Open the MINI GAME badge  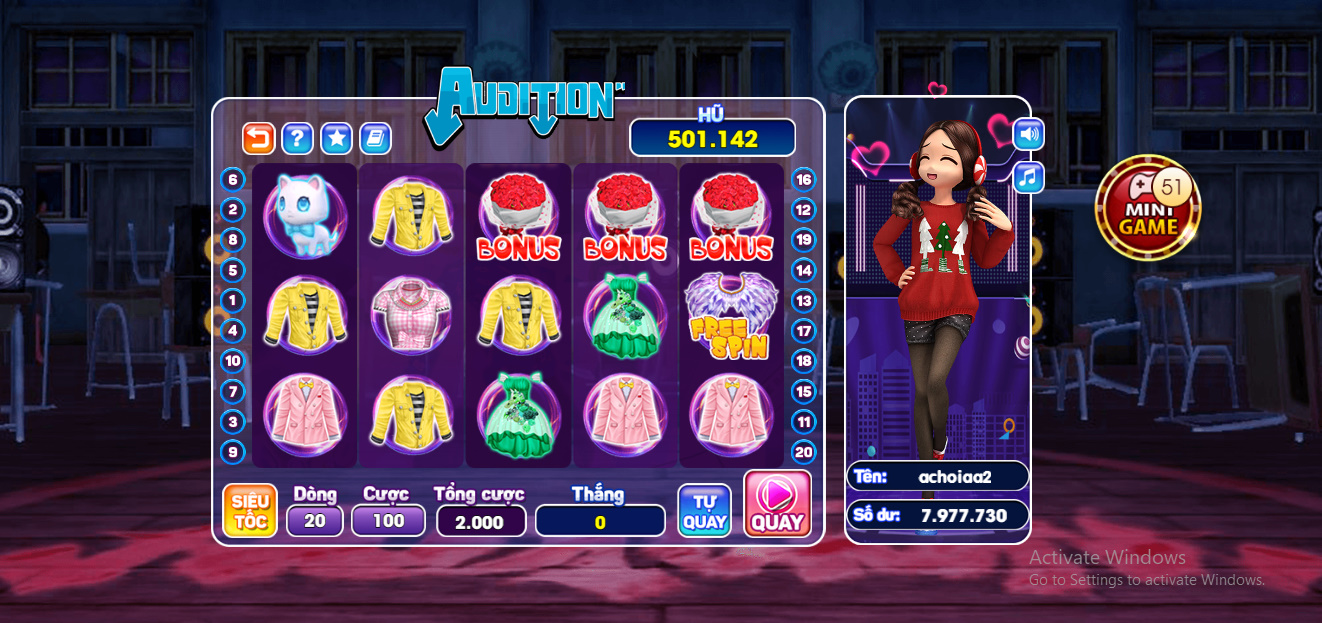click(1147, 208)
